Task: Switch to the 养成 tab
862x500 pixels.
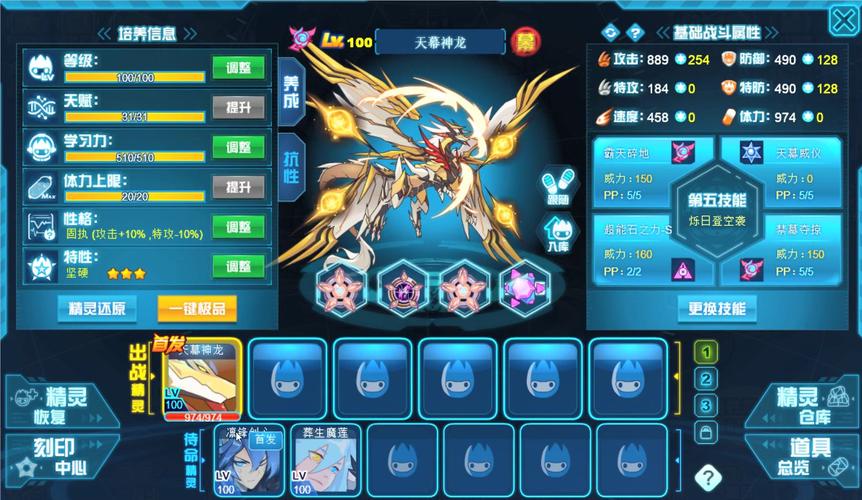Action: (290, 90)
